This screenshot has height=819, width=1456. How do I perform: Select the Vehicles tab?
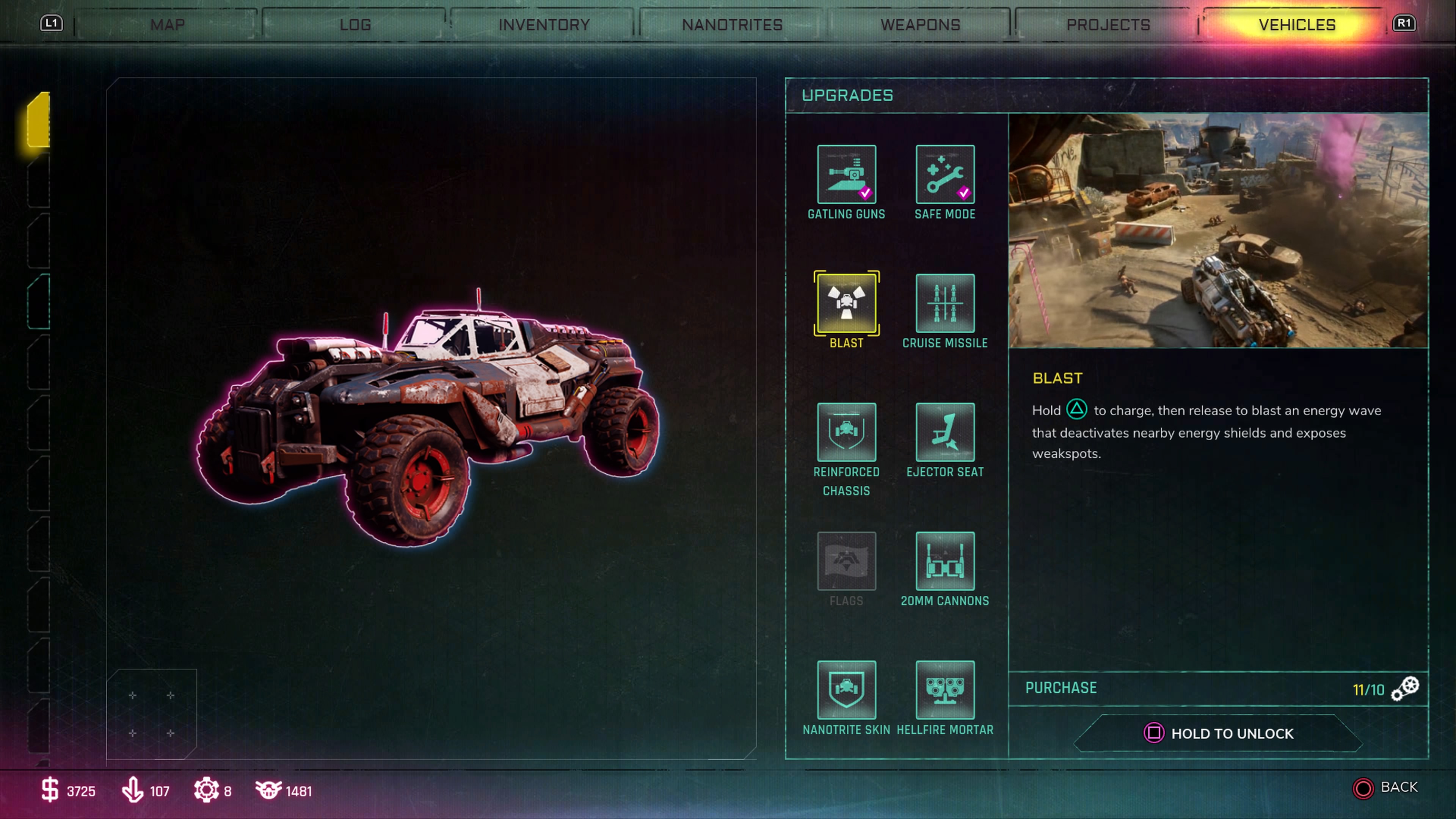(1297, 25)
